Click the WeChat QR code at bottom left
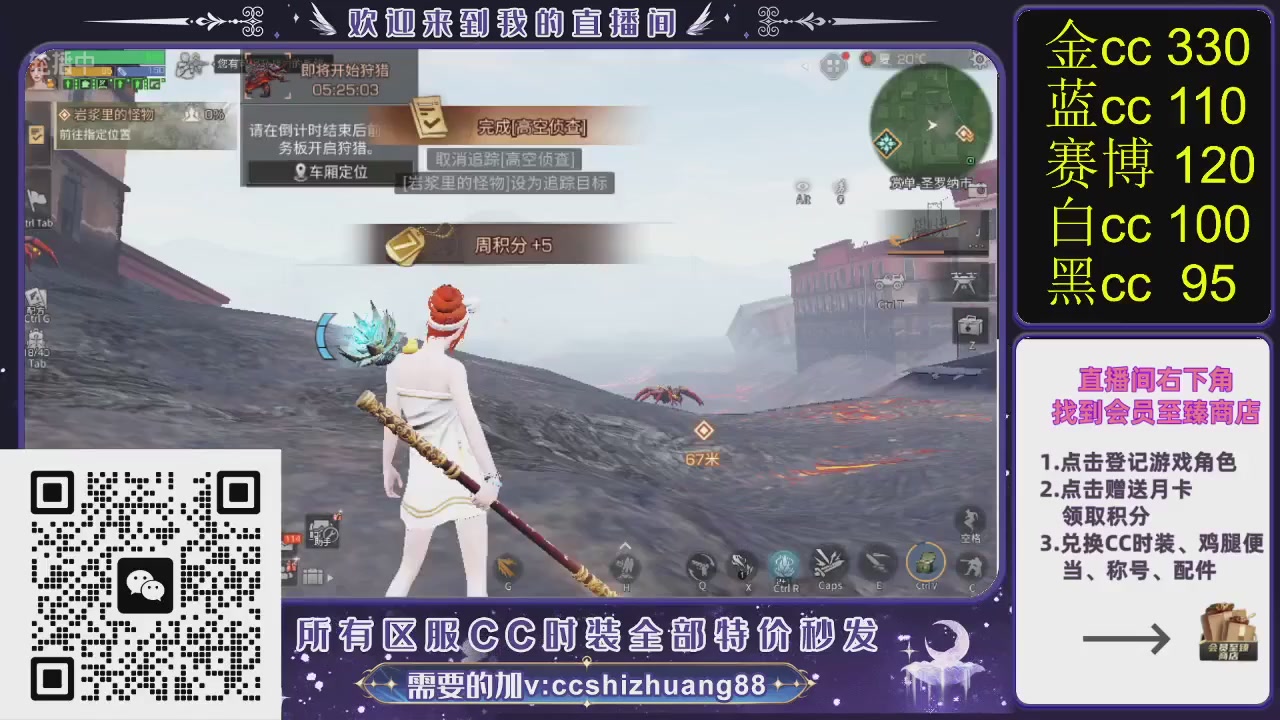 pos(145,585)
